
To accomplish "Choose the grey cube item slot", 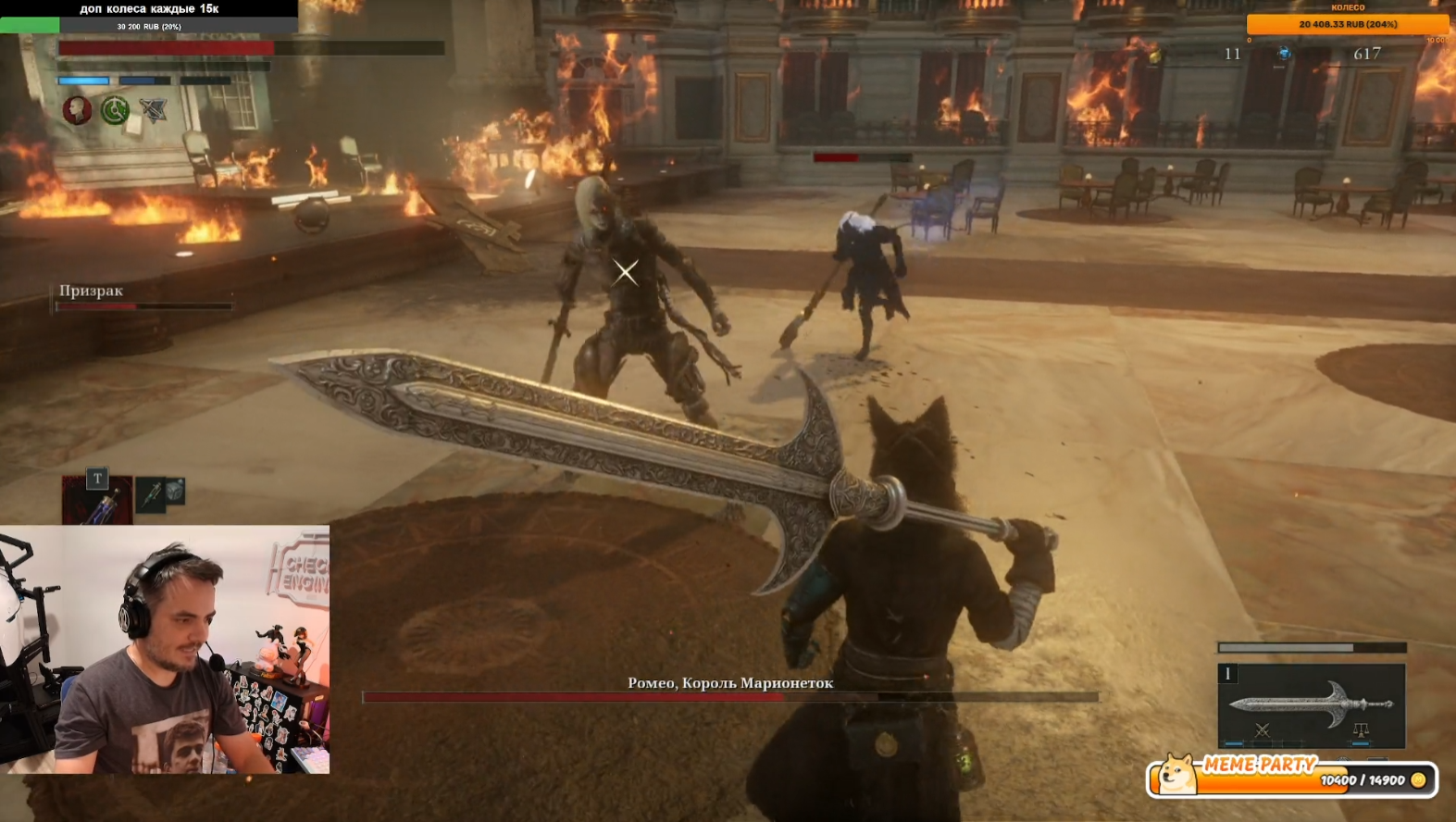I will [x=175, y=490].
